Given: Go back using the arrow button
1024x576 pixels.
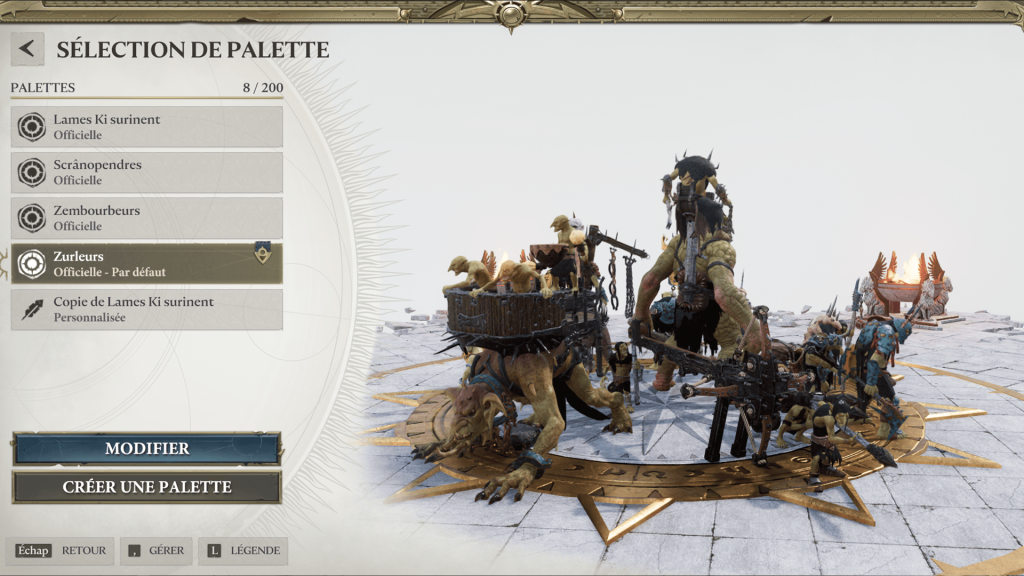Looking at the screenshot, I should [x=27, y=49].
